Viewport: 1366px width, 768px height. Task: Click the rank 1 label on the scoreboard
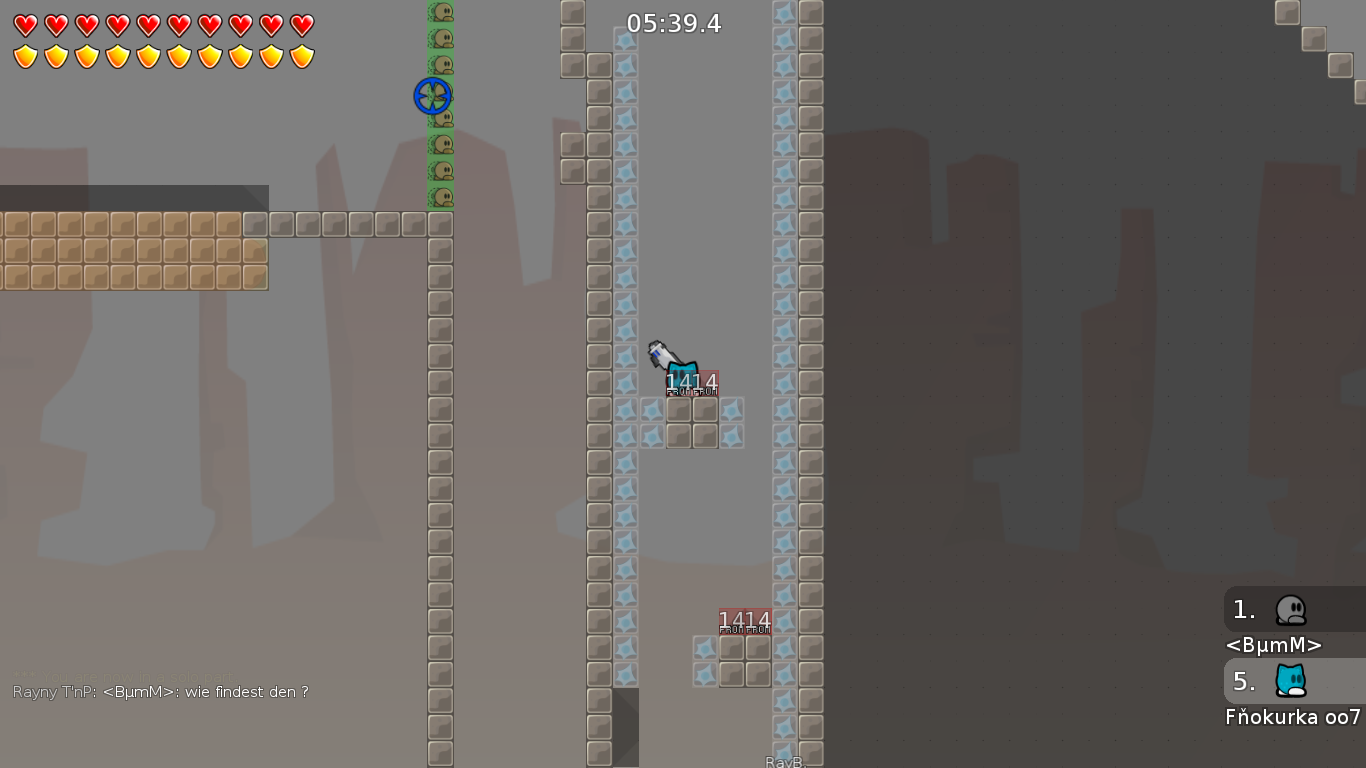point(1243,609)
